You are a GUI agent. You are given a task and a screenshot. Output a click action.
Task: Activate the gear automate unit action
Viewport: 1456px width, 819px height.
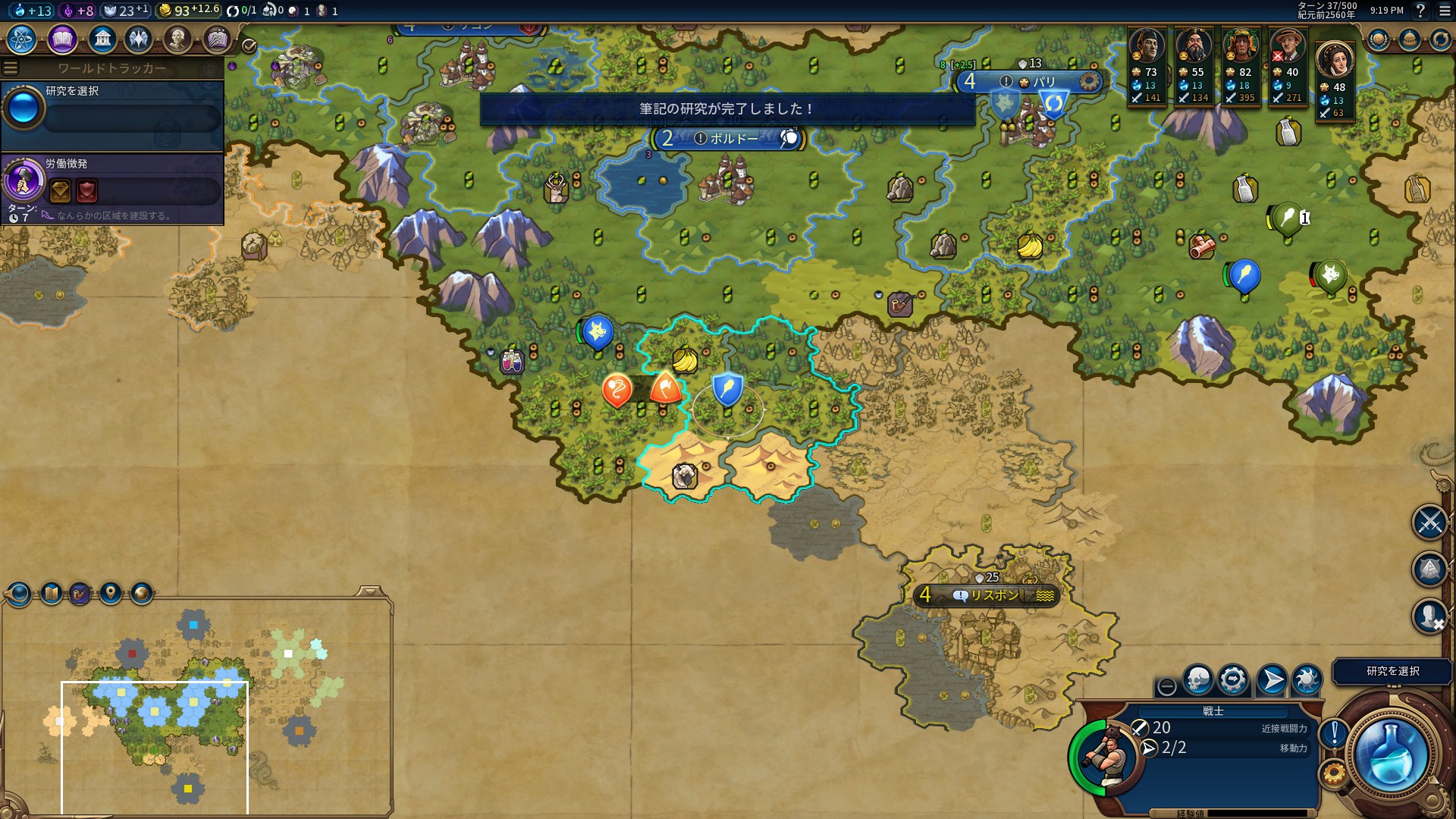click(x=1233, y=679)
